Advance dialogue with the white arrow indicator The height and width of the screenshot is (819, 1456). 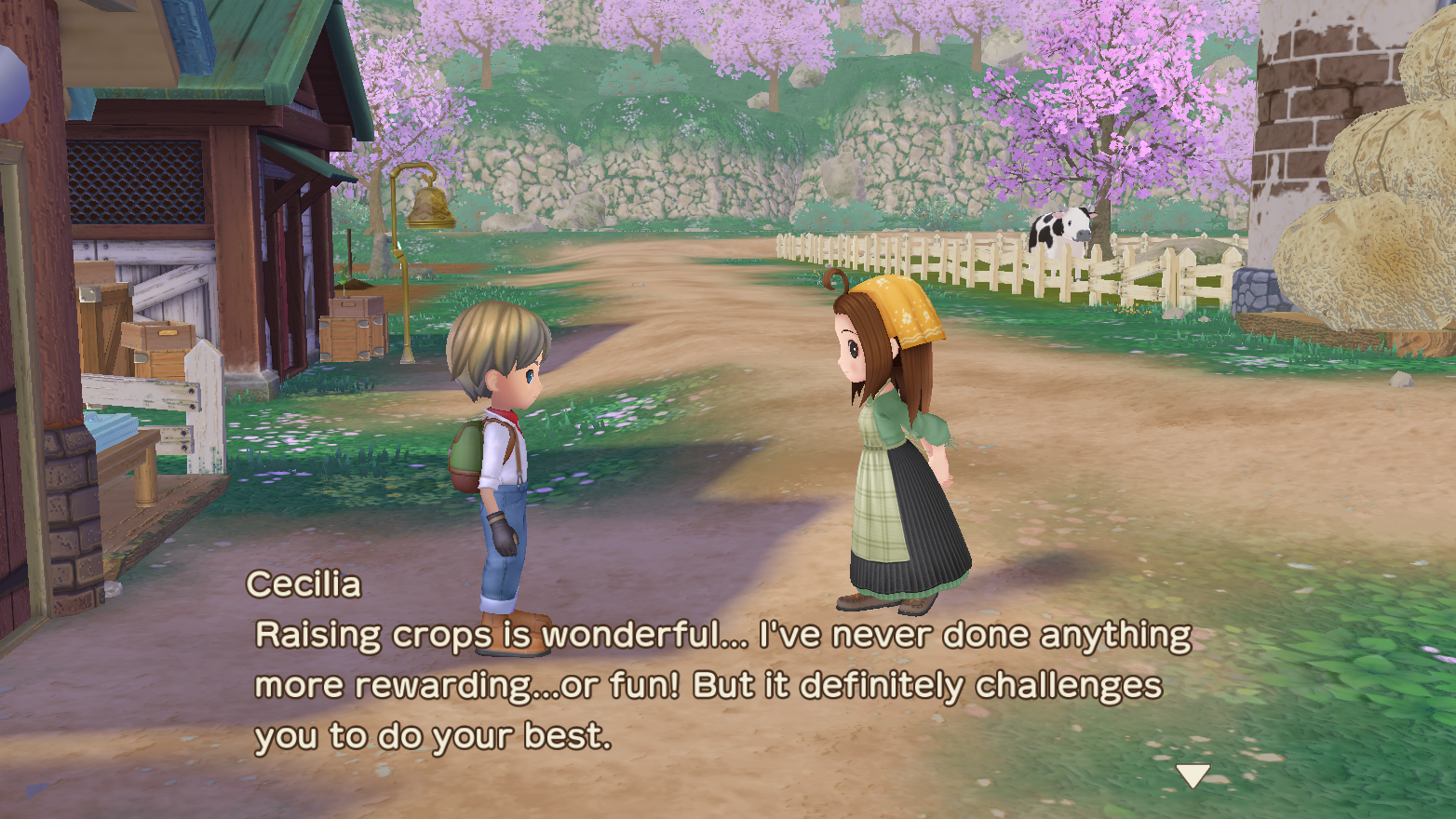click(x=1192, y=774)
